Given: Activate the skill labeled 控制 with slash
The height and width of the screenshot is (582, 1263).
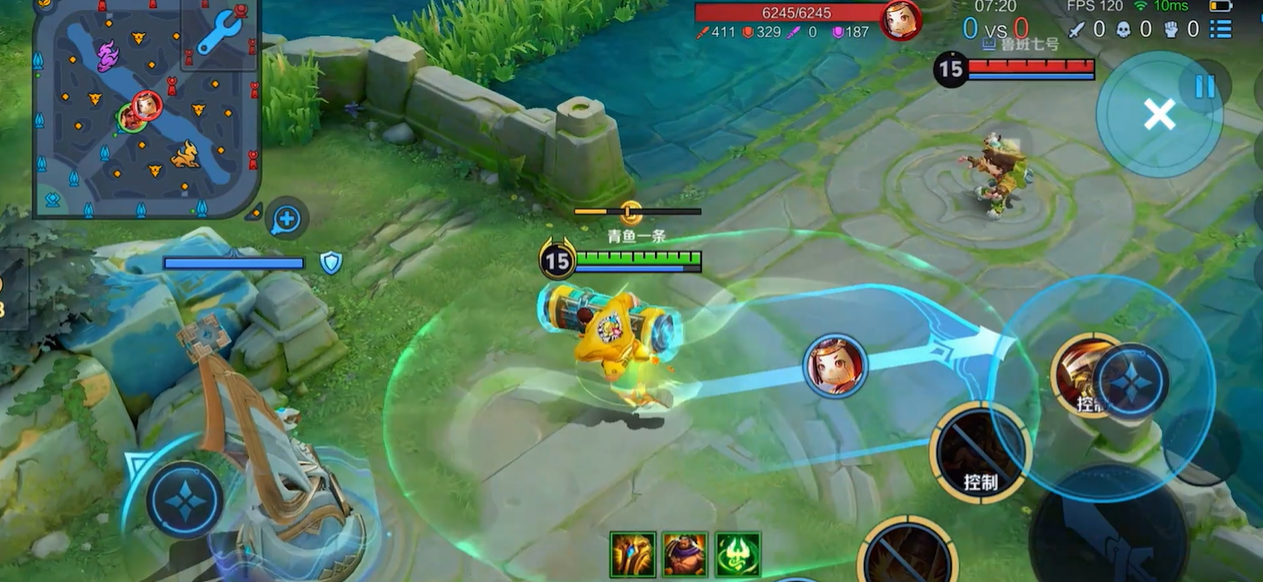Looking at the screenshot, I should click(x=981, y=453).
